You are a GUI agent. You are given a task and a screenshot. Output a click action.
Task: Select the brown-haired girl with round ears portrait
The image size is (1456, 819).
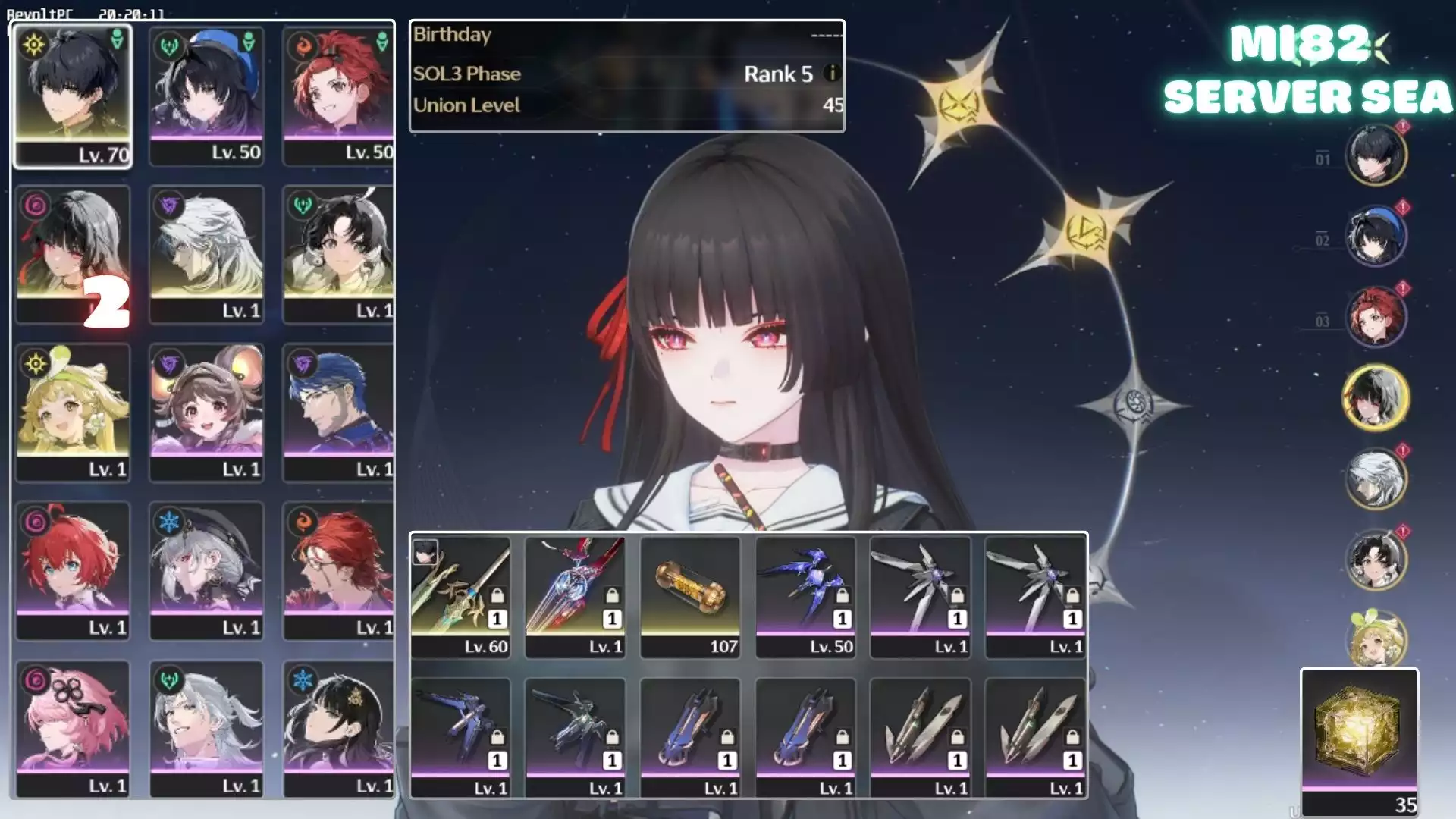click(206, 411)
